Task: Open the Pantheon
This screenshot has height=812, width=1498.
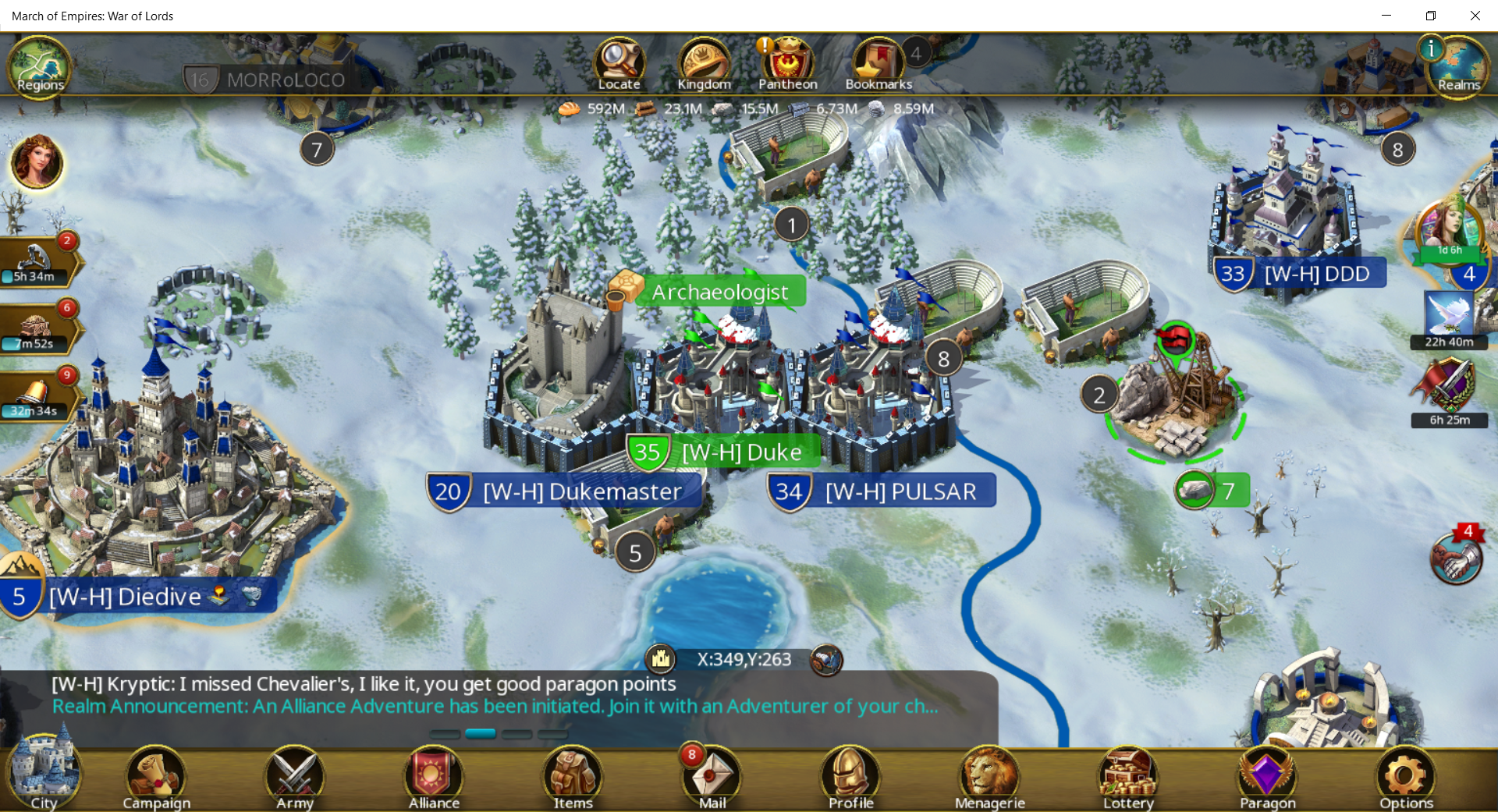Action: click(788, 64)
